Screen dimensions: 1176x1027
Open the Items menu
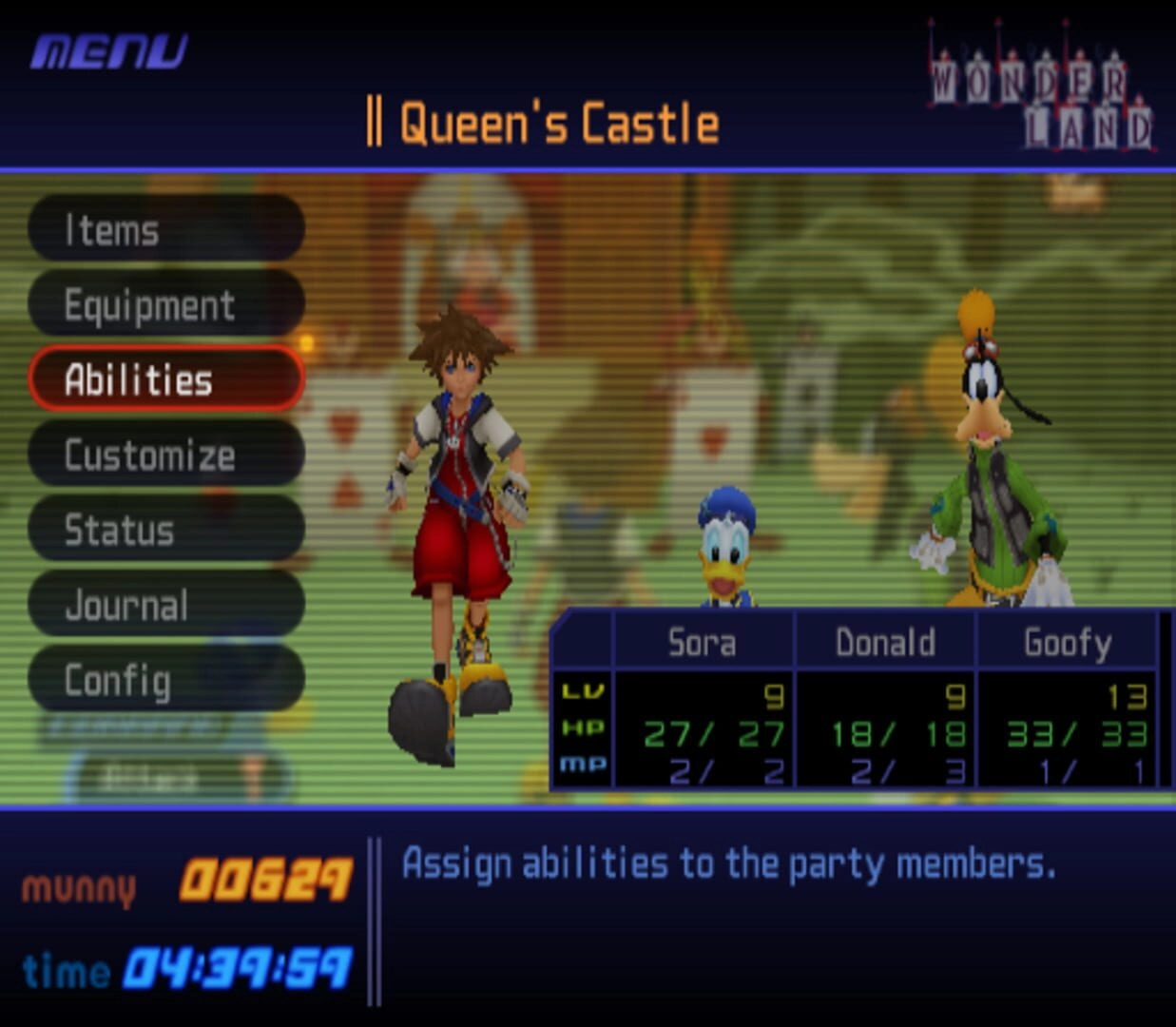166,229
